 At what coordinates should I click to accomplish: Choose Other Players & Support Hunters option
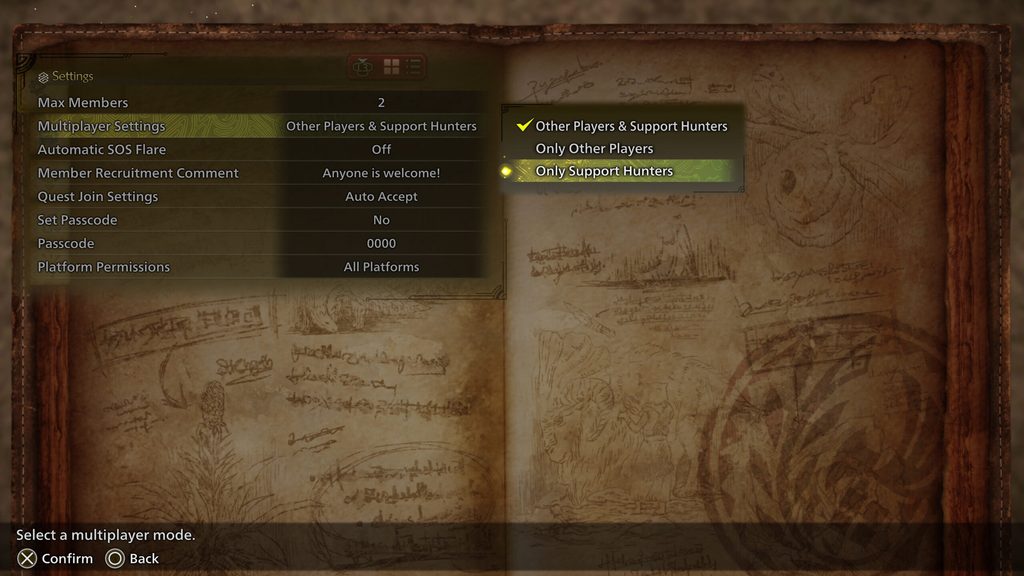(x=631, y=126)
